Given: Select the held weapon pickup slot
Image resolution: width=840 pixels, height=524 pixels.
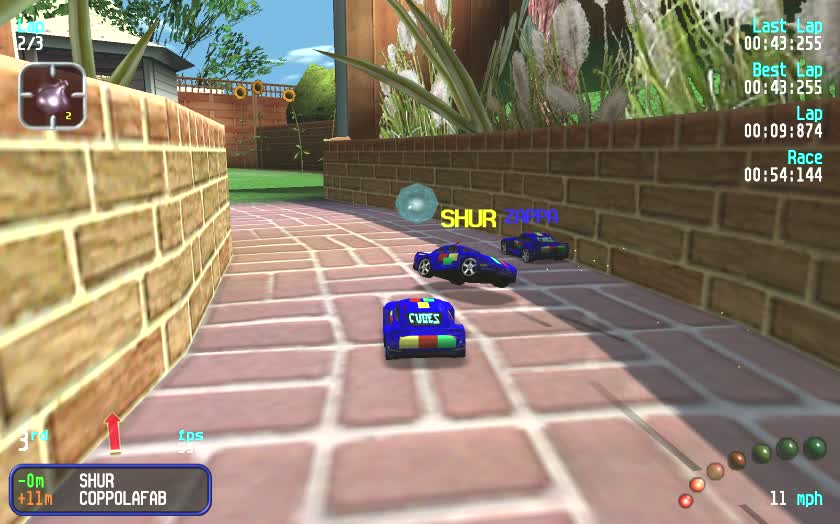Looking at the screenshot, I should tap(52, 96).
